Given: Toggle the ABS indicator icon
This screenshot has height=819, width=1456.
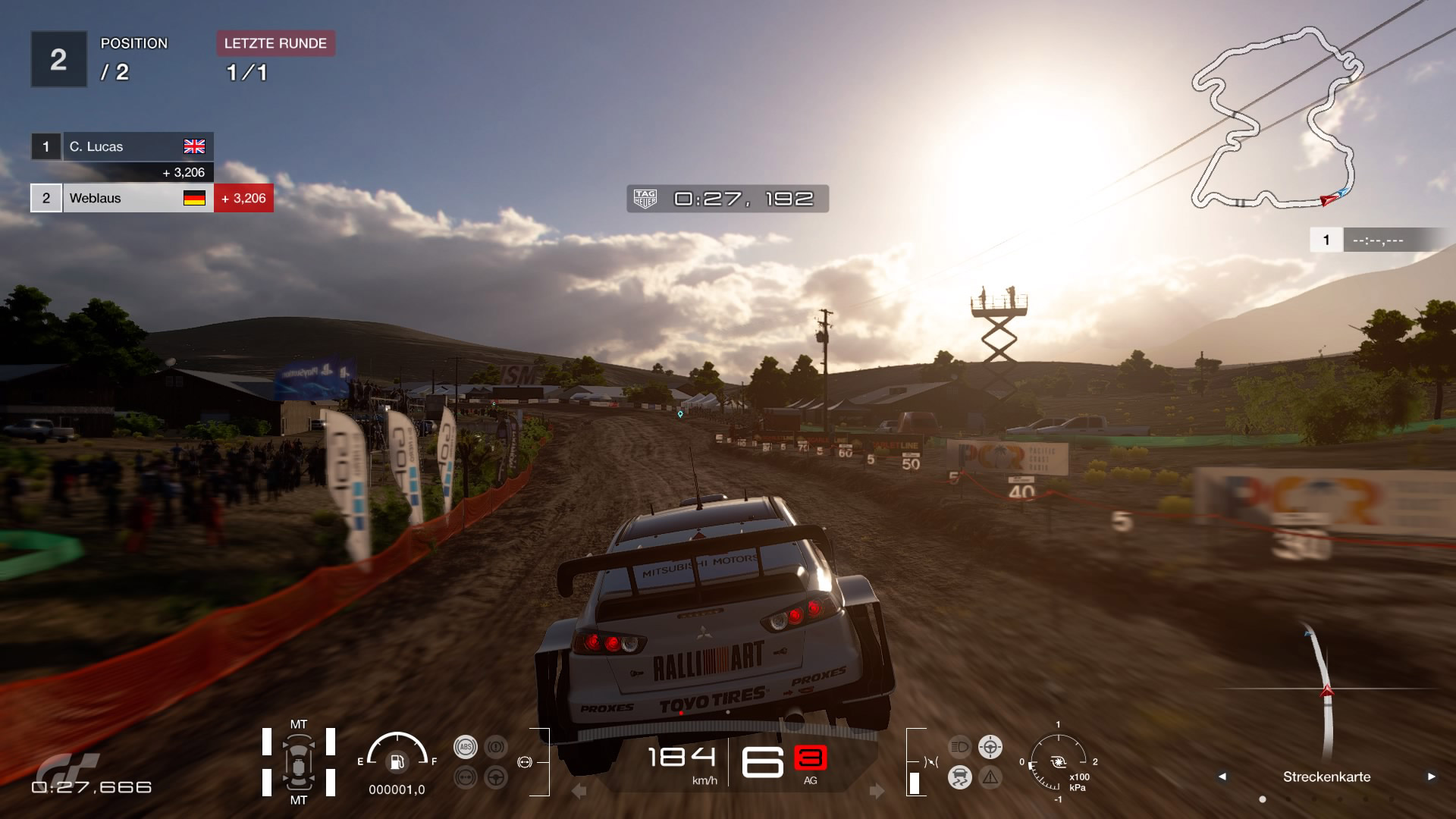Looking at the screenshot, I should 465,747.
